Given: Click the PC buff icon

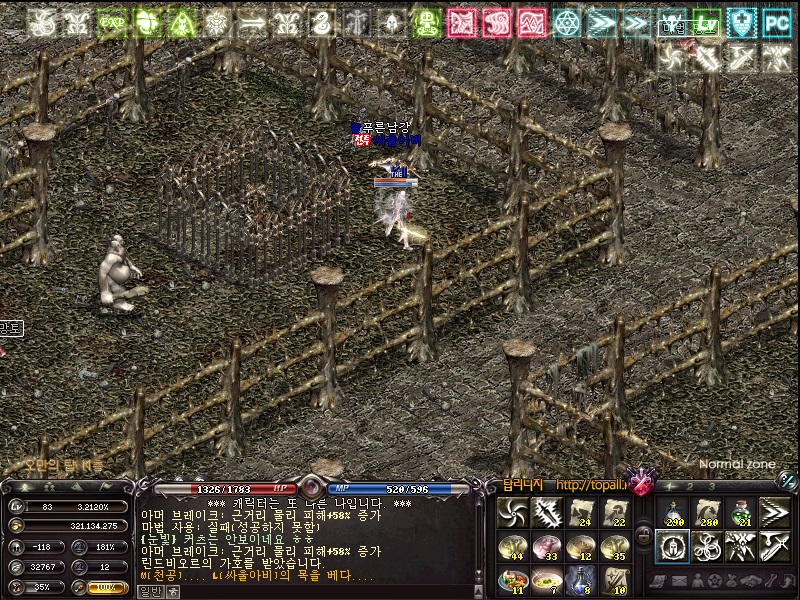Looking at the screenshot, I should coord(776,22).
